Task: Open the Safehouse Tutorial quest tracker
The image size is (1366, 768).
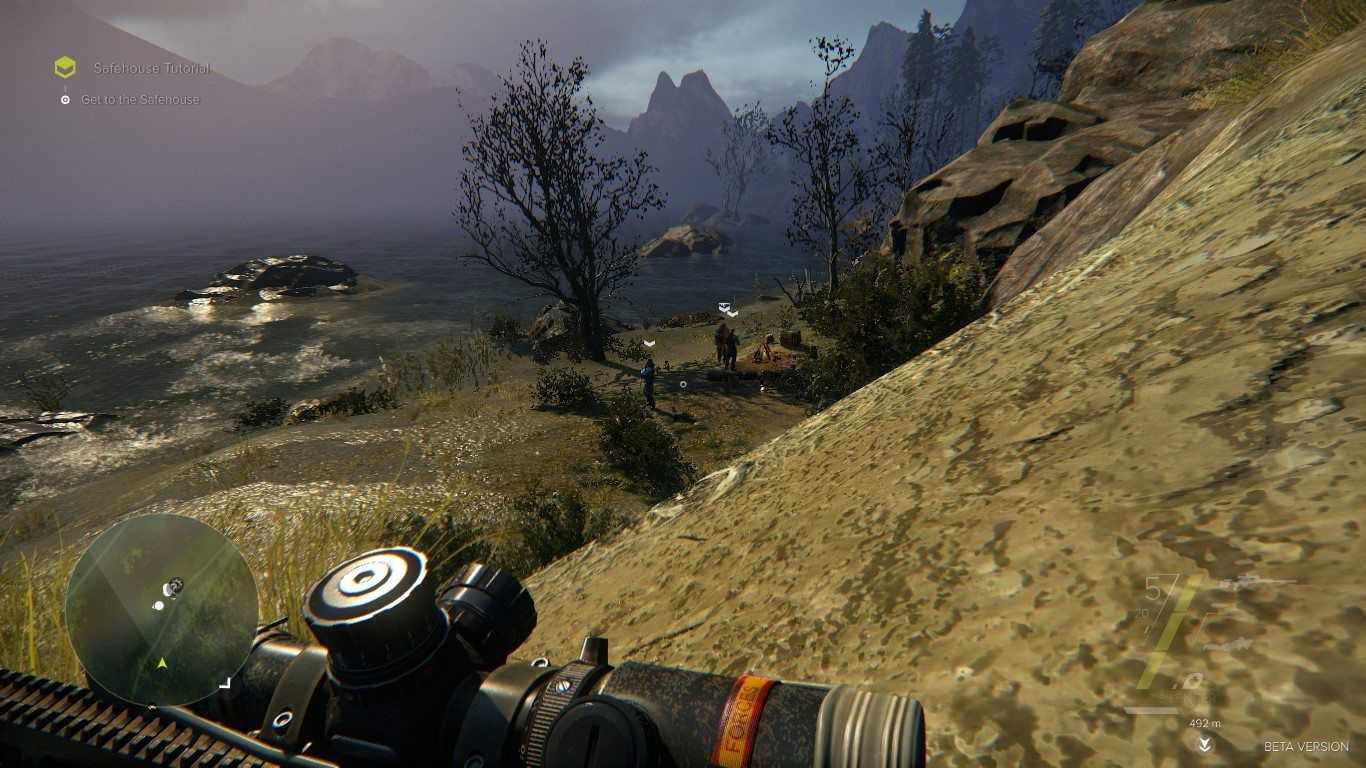Action: pyautogui.click(x=151, y=68)
